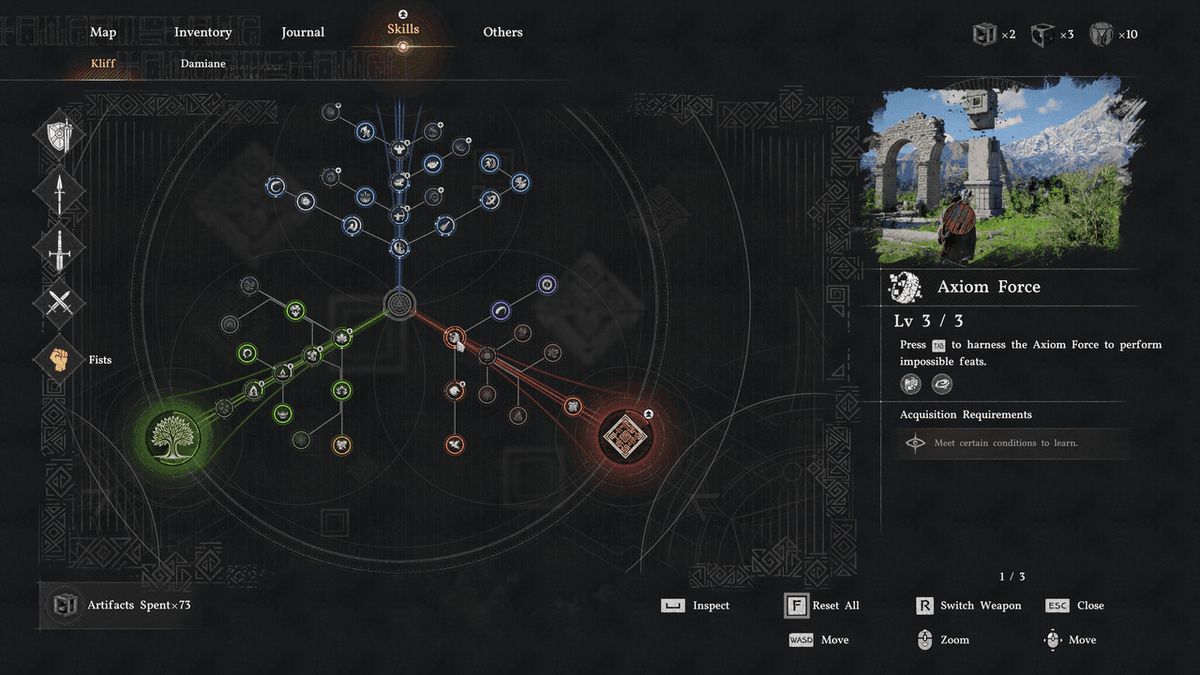Choose the spear weapon category

(x=60, y=190)
